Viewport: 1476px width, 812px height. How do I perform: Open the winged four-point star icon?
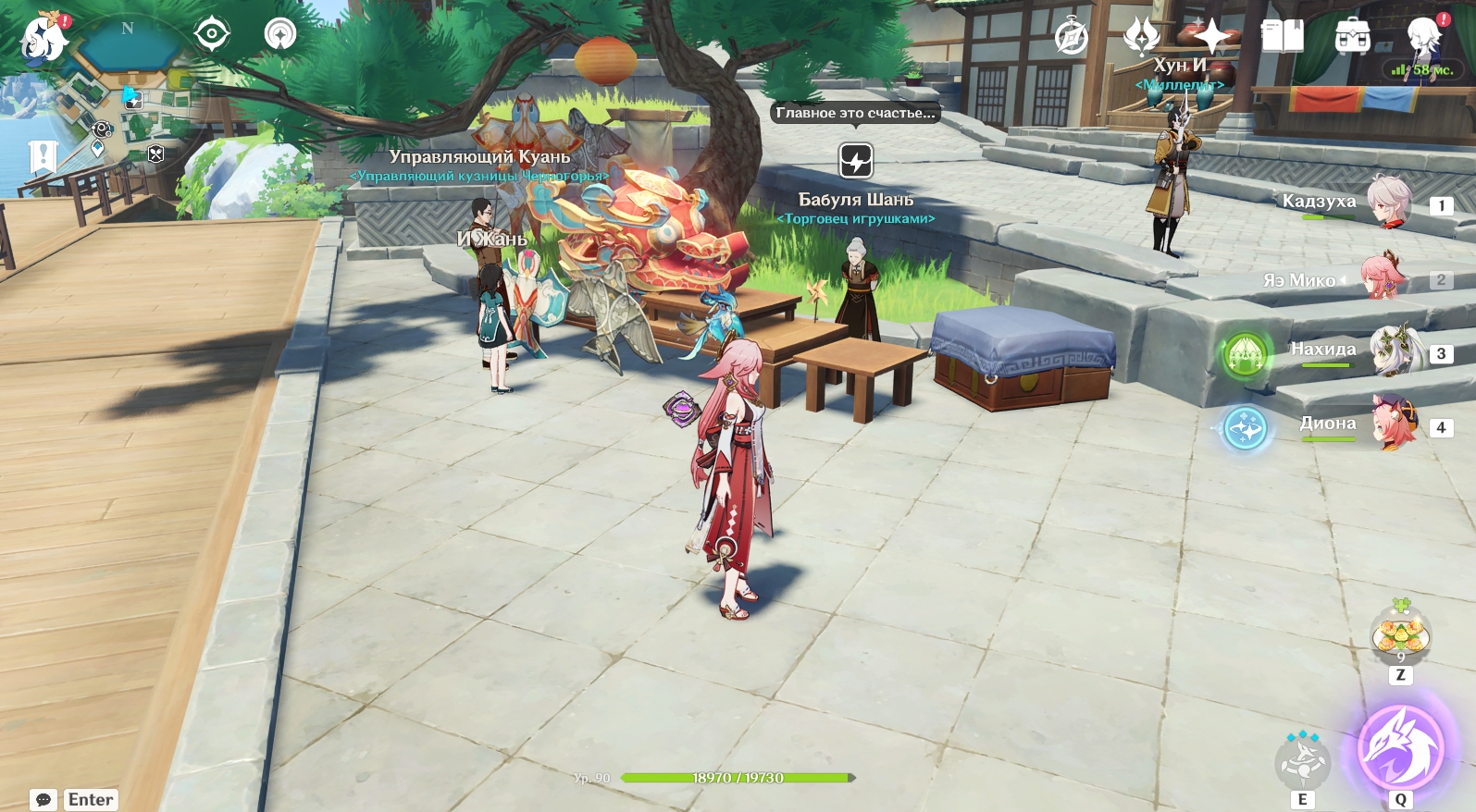1141,37
